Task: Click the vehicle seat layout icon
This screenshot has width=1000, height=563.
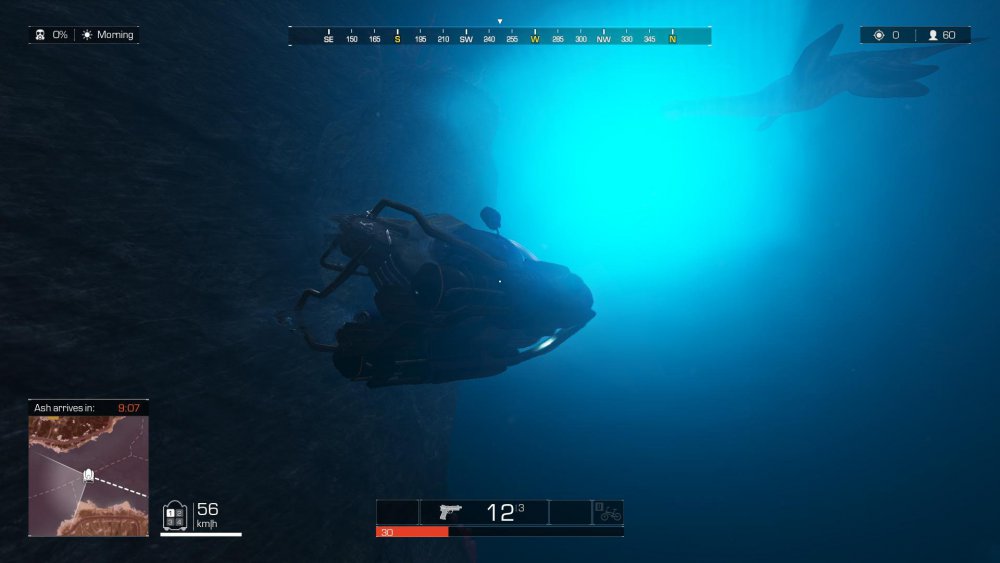Action: click(175, 515)
